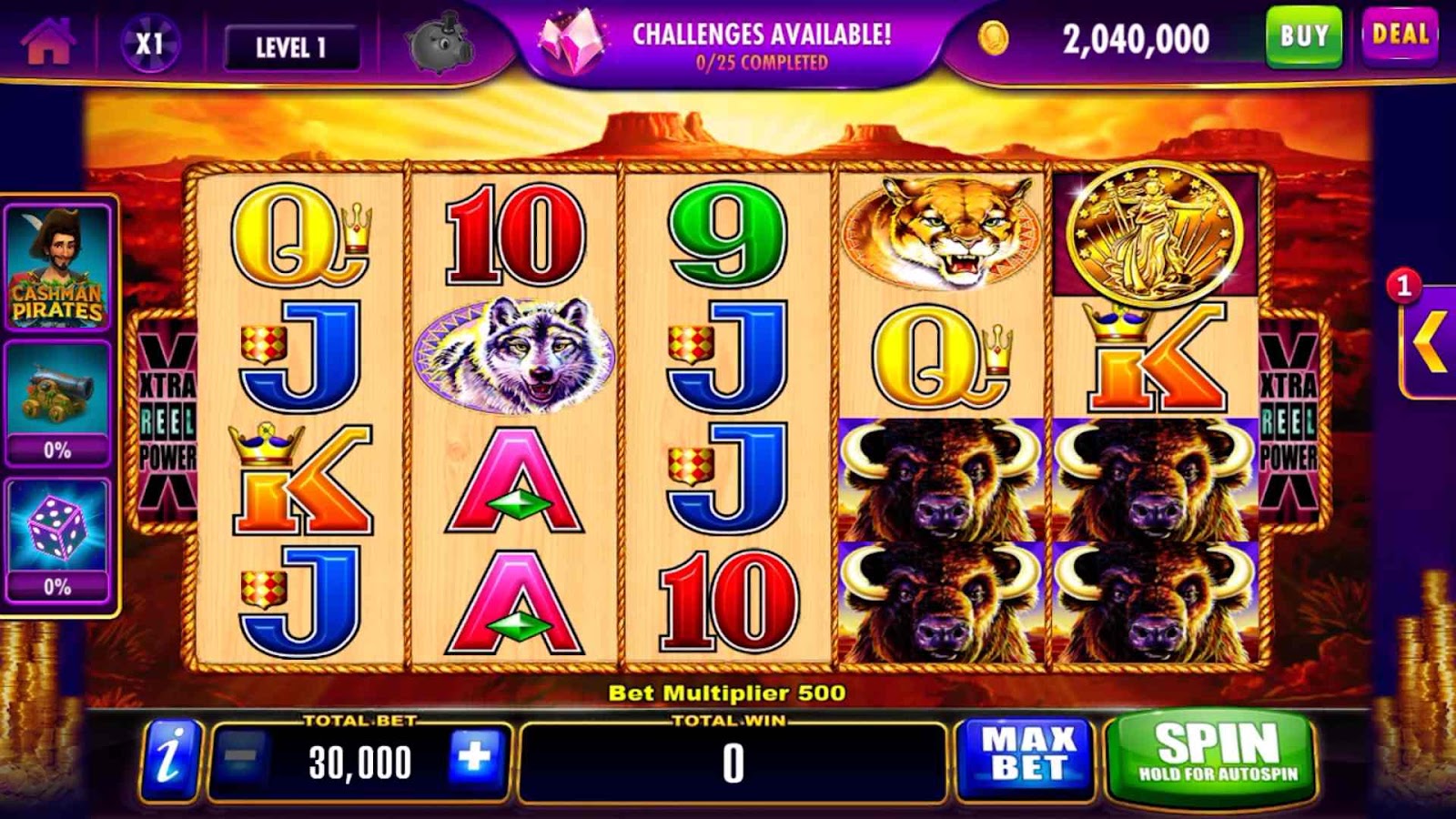1456x819 pixels.
Task: Open the Deal offer
Action: pyautogui.click(x=1400, y=36)
